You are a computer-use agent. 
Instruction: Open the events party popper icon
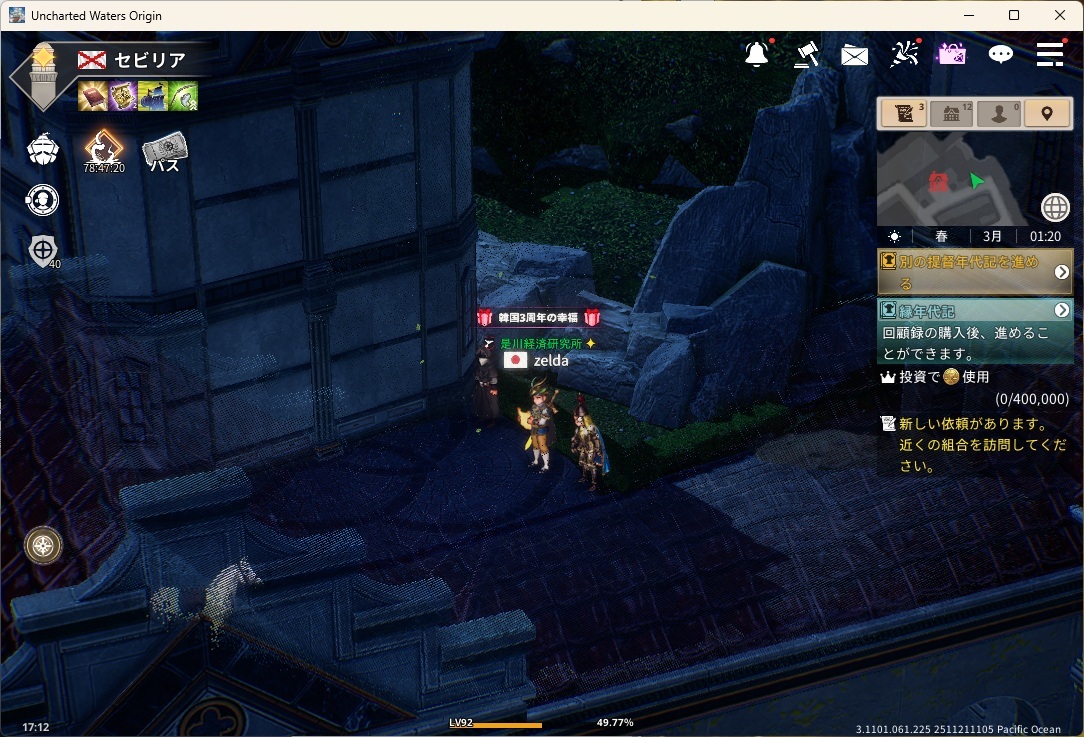(x=904, y=54)
